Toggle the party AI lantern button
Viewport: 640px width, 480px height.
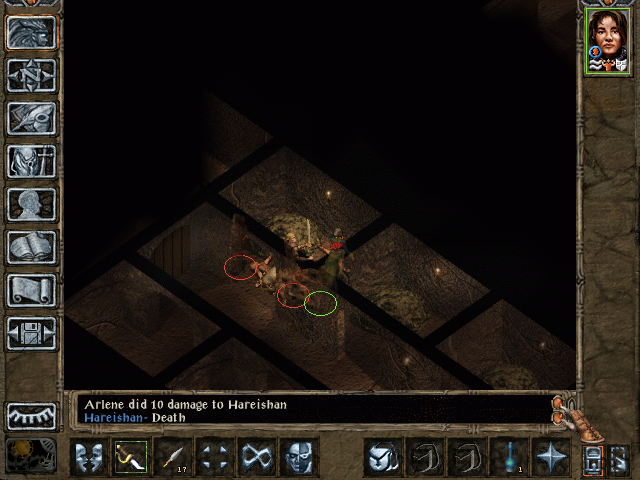pyautogui.click(x=593, y=459)
